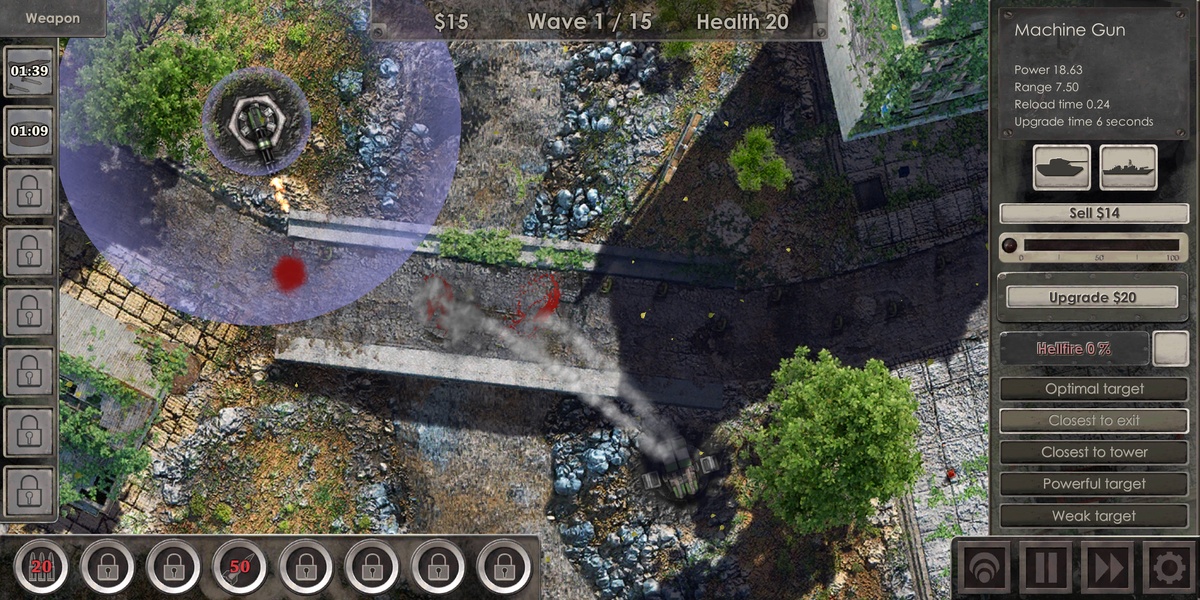Screen dimensions: 1200x600
Task: Fast-forward the game speed
Action: point(1107,568)
